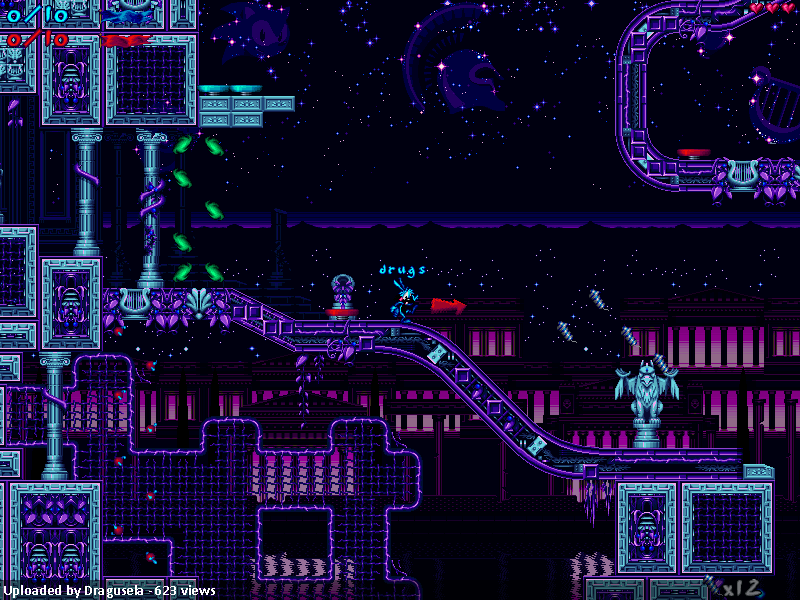Screen dimensions: 800x600
Task: Click the blue team flag icon
Action: pos(126,13)
